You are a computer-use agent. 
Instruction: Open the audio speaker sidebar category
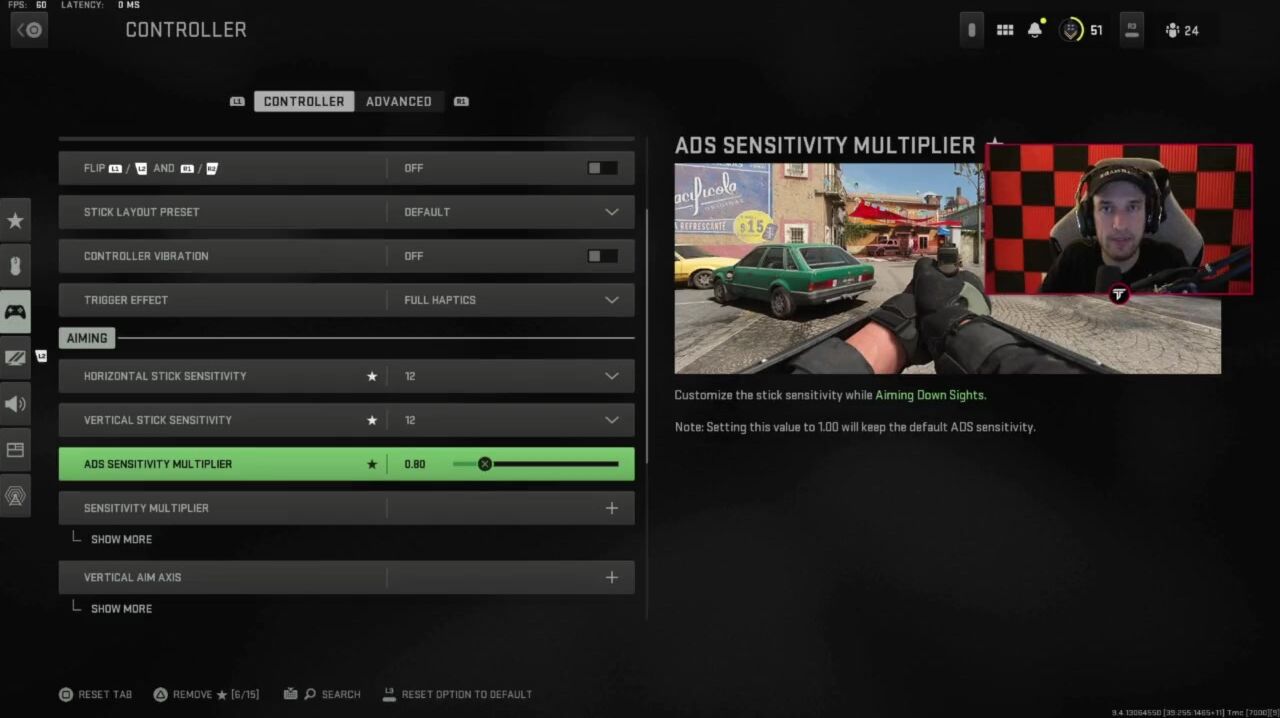tap(15, 404)
